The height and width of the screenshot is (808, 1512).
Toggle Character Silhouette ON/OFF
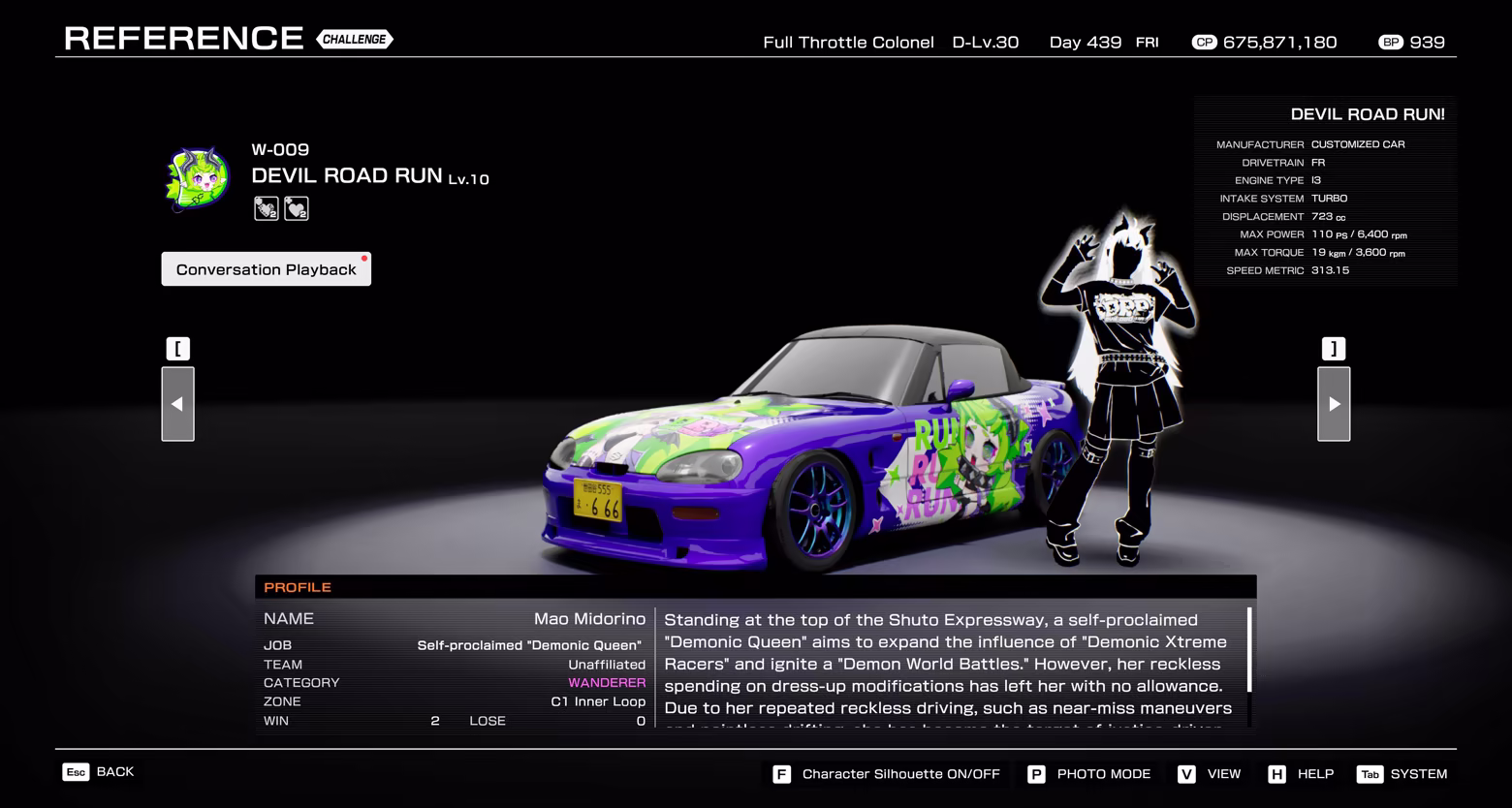(x=900, y=774)
